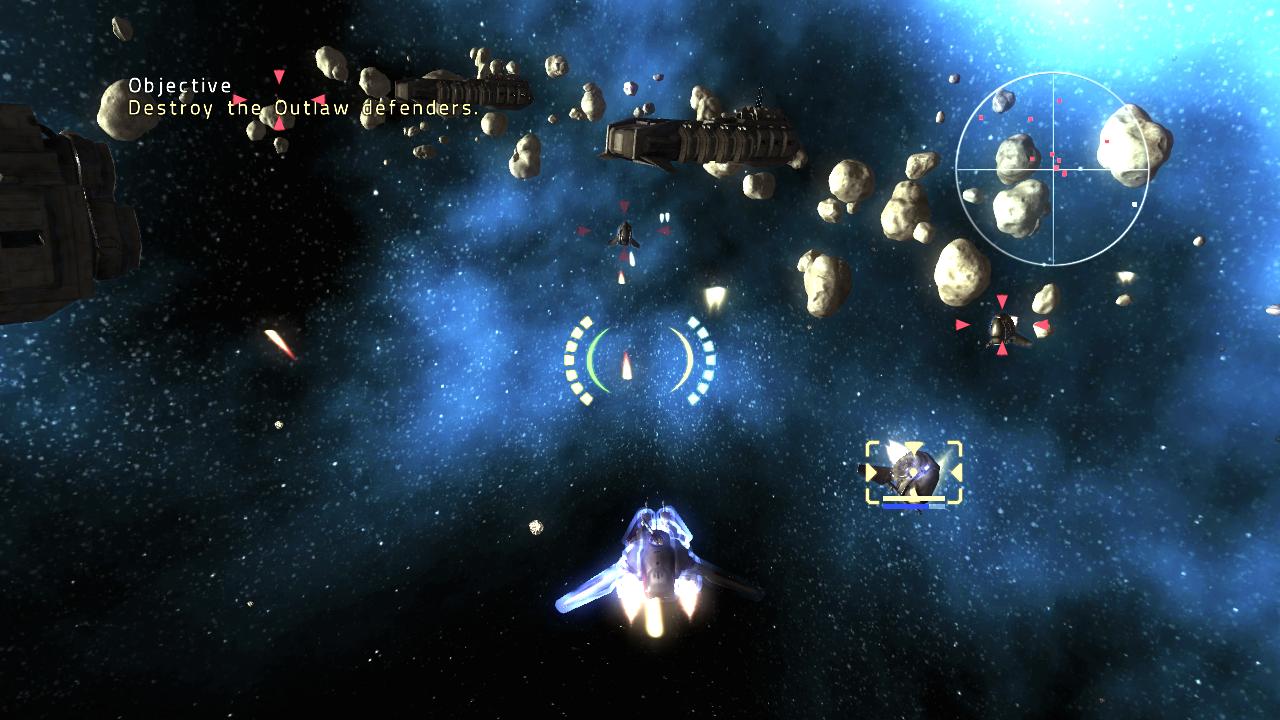The height and width of the screenshot is (720, 1280).
Task: Select the yellow-bracketed targeted enemy ship
Action: tap(913, 471)
